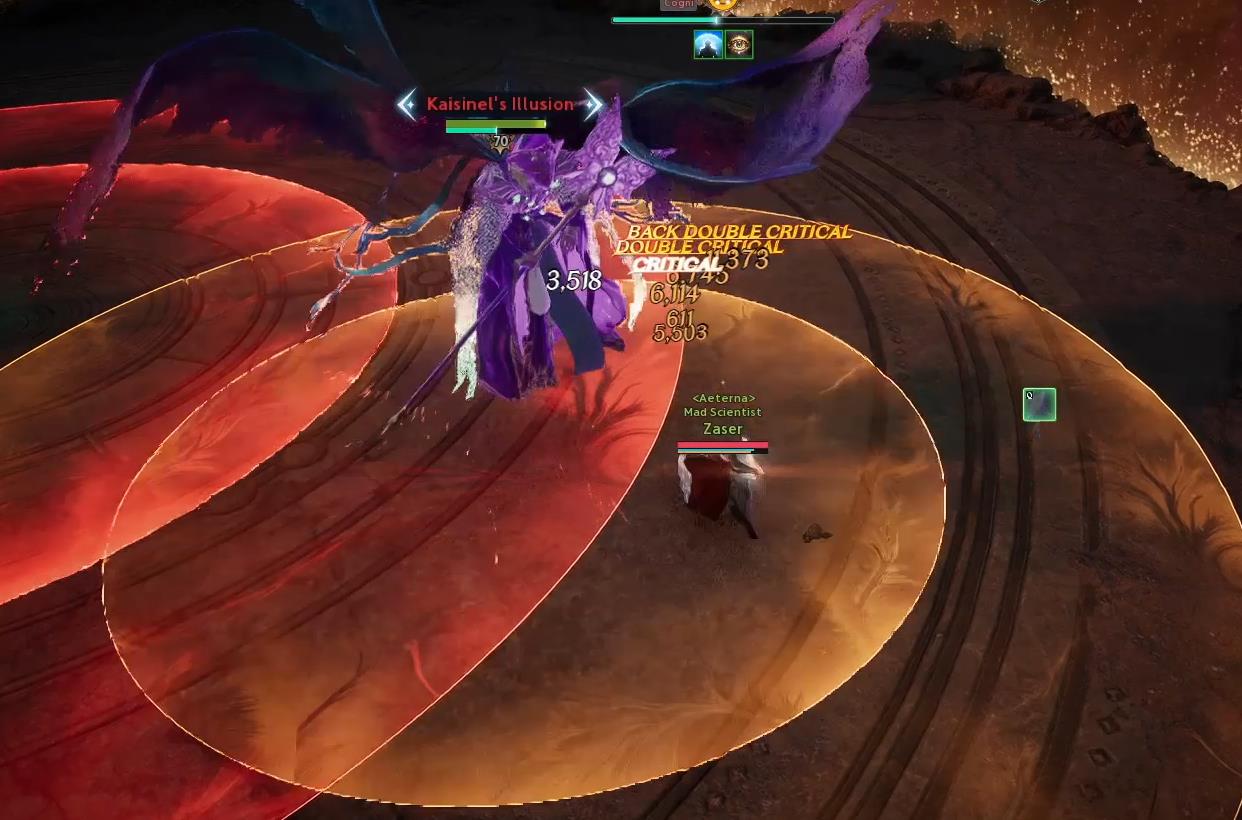The width and height of the screenshot is (1242, 820).
Task: Click the blue silhouette buff icon
Action: (x=708, y=45)
